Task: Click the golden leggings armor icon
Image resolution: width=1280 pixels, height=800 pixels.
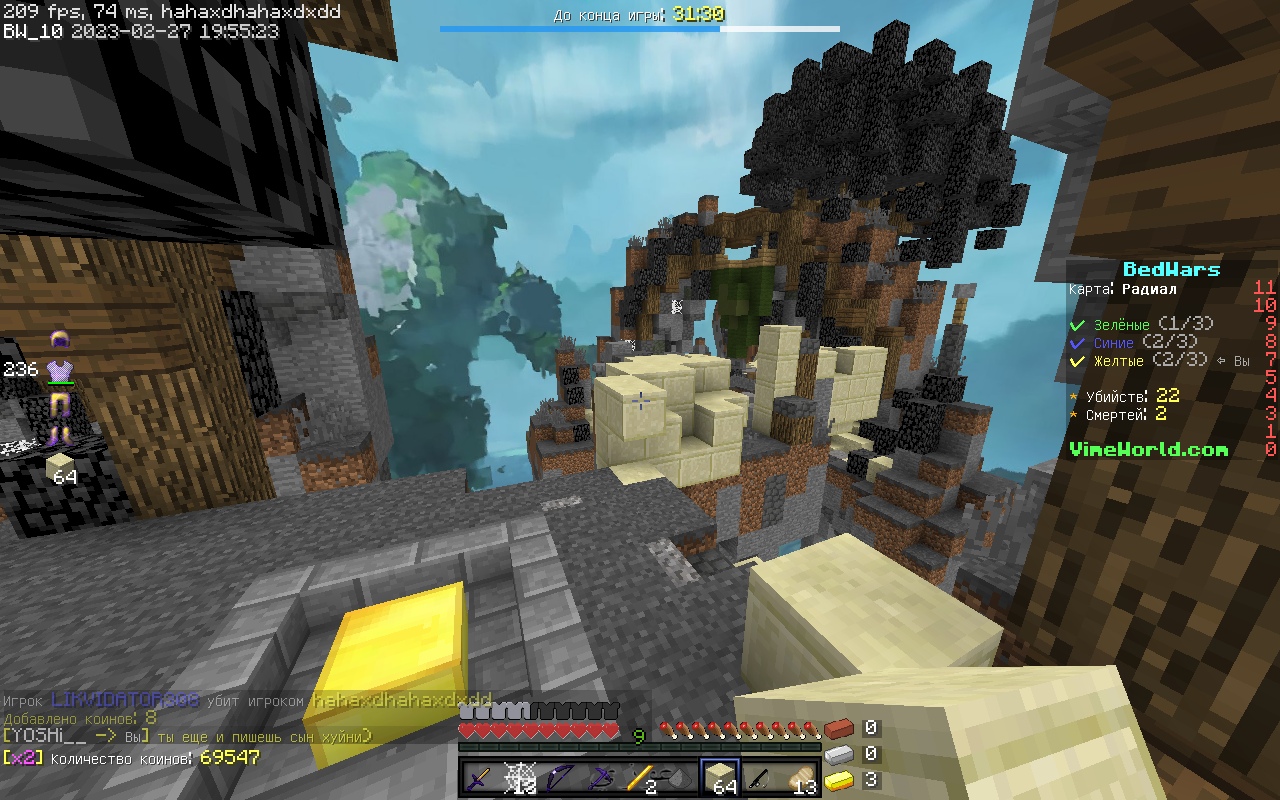Action: coord(60,404)
